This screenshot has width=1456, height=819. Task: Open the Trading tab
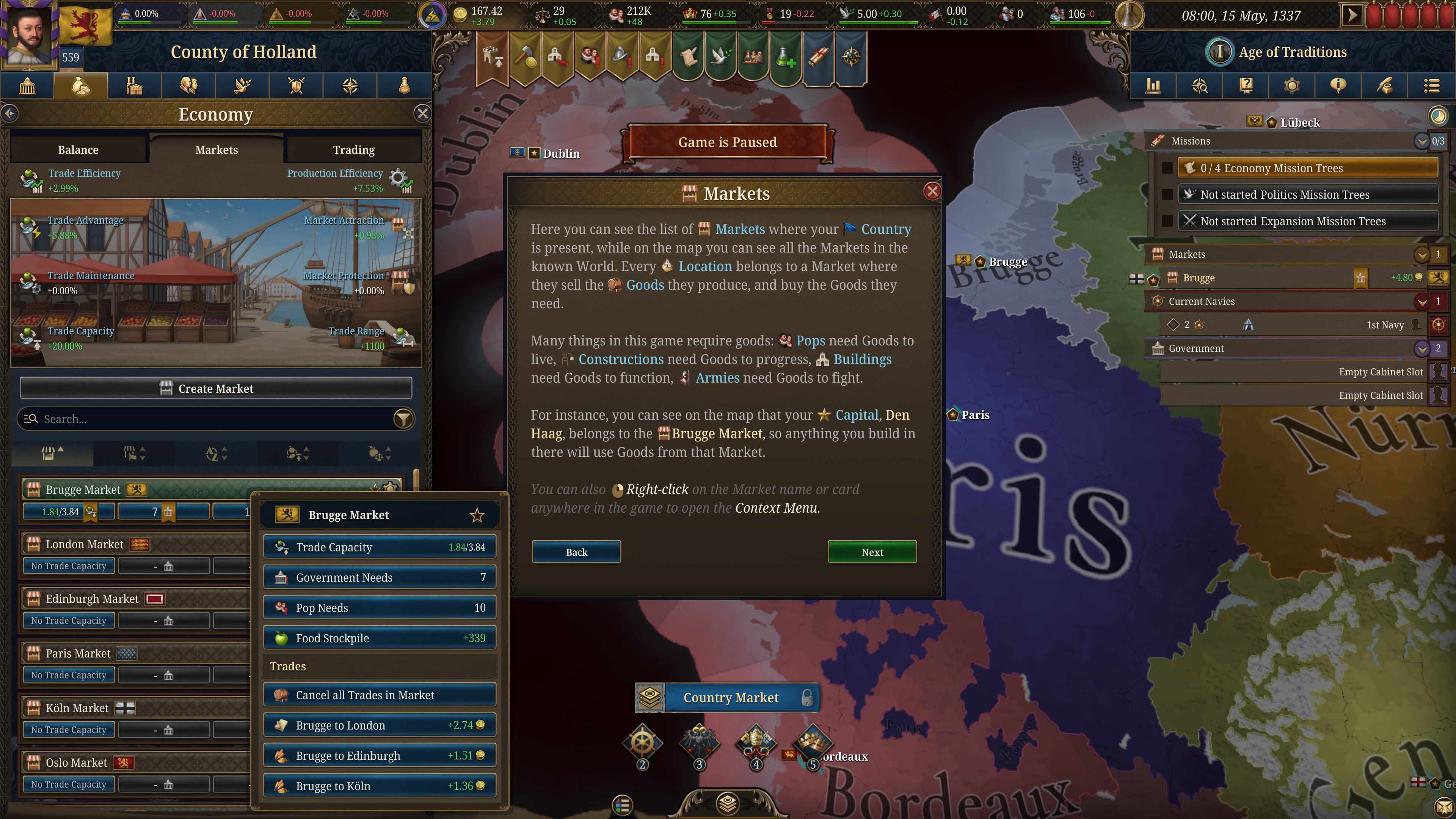[353, 150]
